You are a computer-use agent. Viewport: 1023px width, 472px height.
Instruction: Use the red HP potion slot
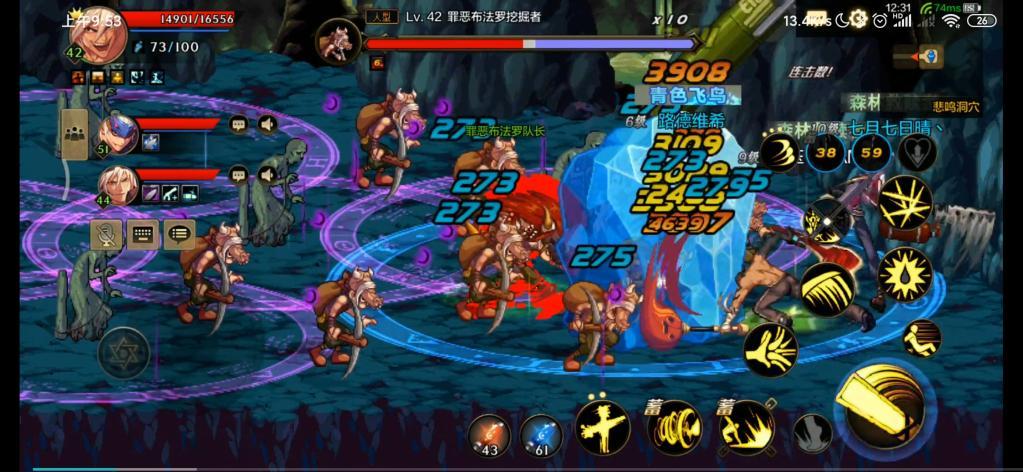coord(490,434)
